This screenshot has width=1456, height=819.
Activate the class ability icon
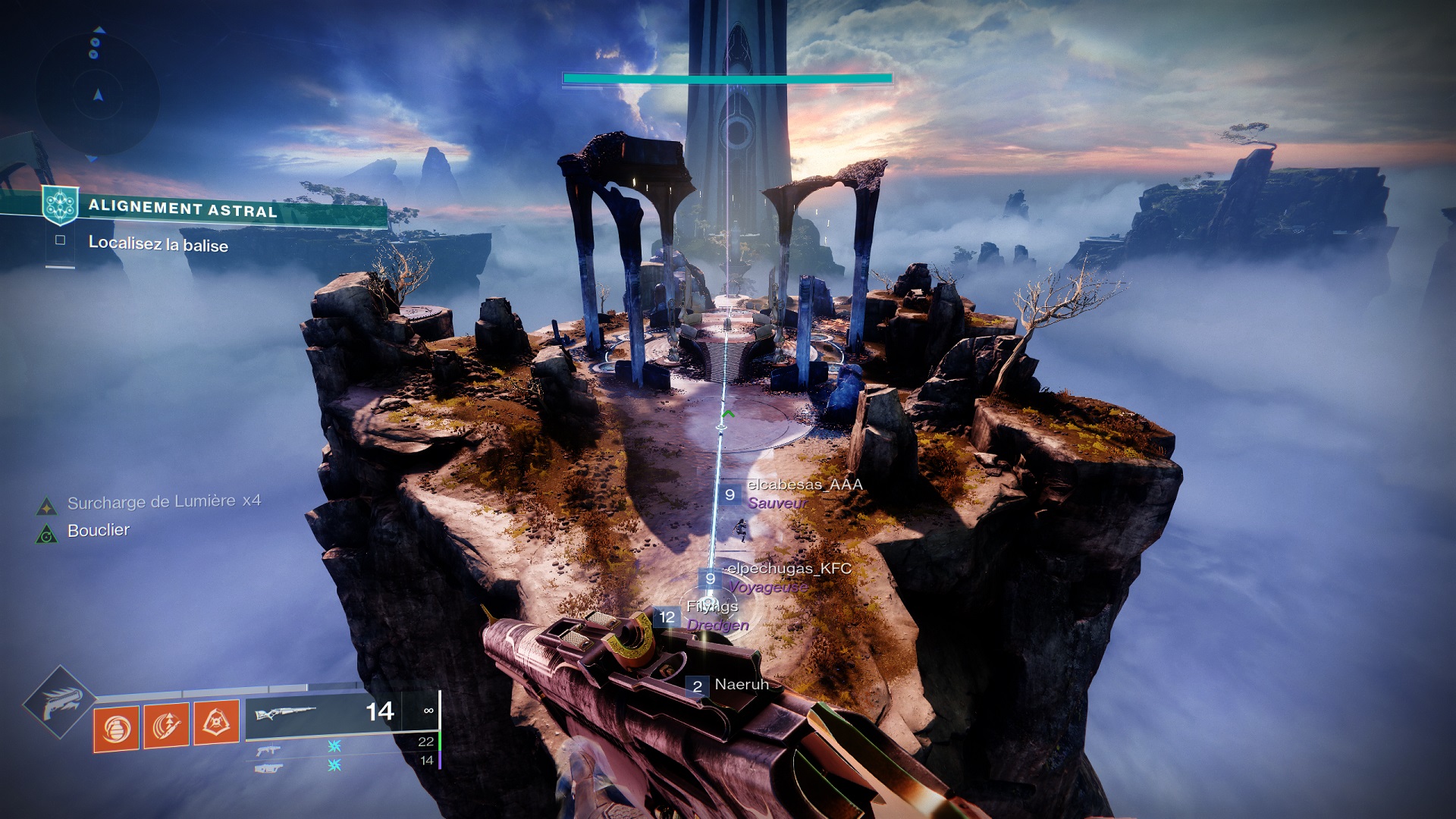coord(216,722)
